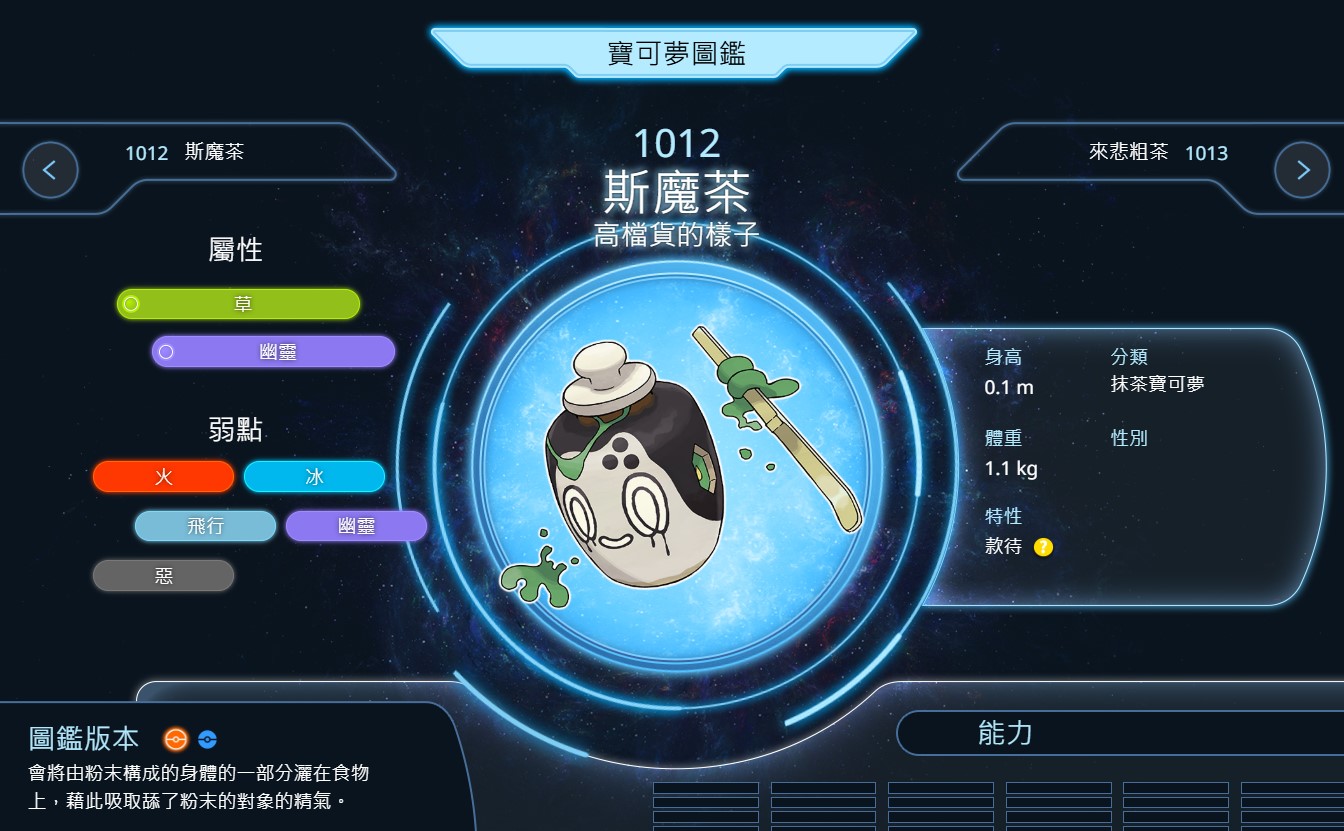Screen dimensions: 1344x831
Task: Go to the previous Pokémon with left arrow
Action: coord(50,170)
